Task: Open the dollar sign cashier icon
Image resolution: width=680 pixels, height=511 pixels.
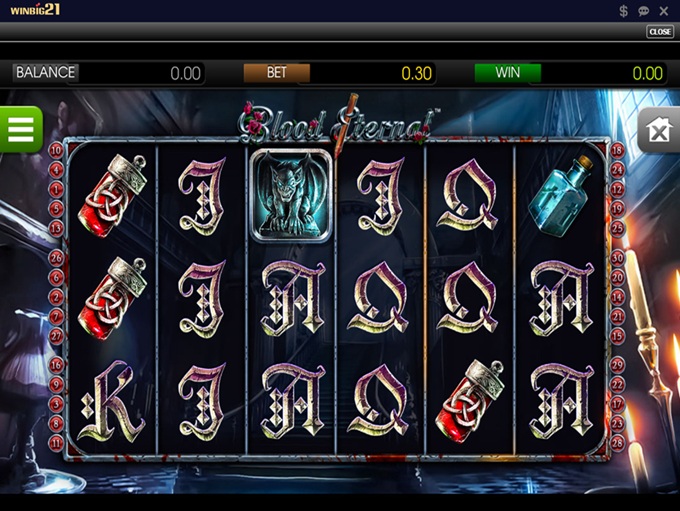Action: click(x=623, y=11)
